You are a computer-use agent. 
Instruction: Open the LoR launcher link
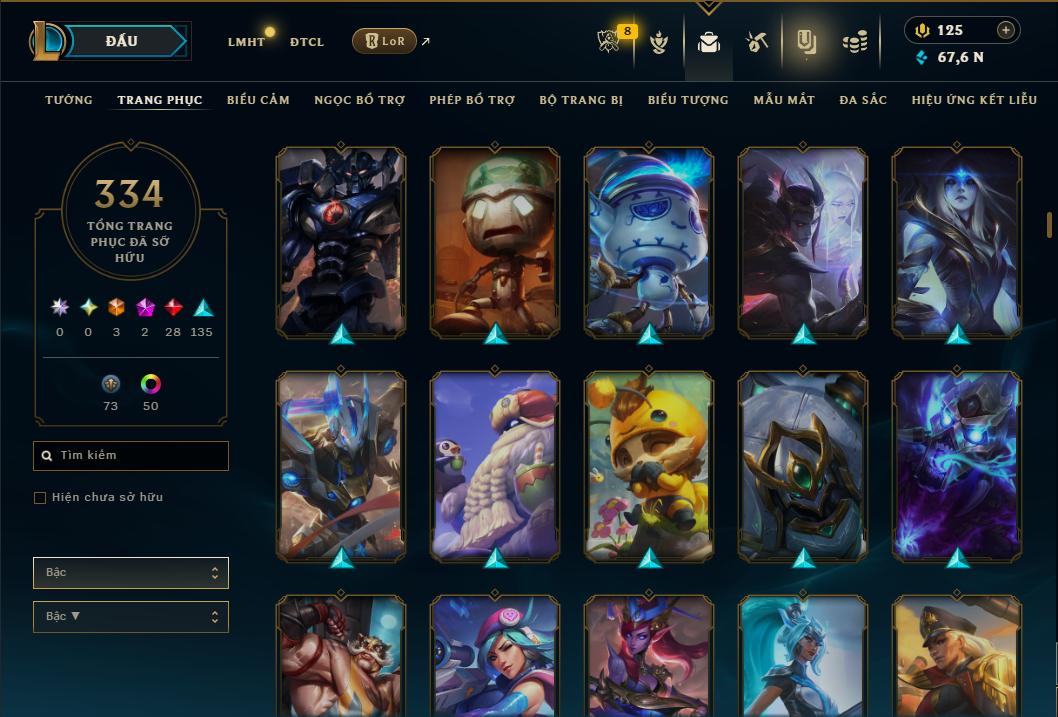tap(385, 41)
